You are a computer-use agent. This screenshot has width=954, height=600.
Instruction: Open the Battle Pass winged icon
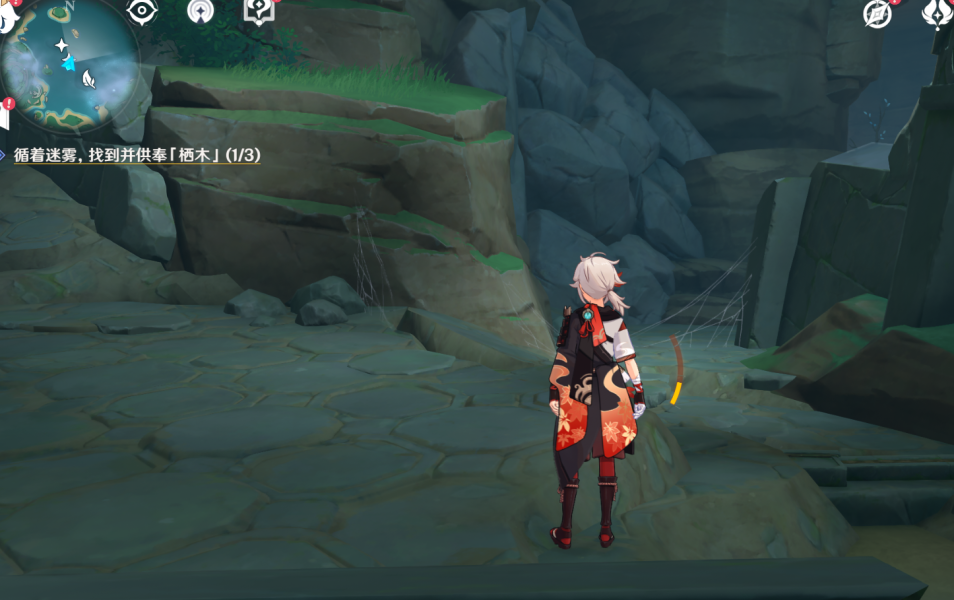click(x=937, y=13)
